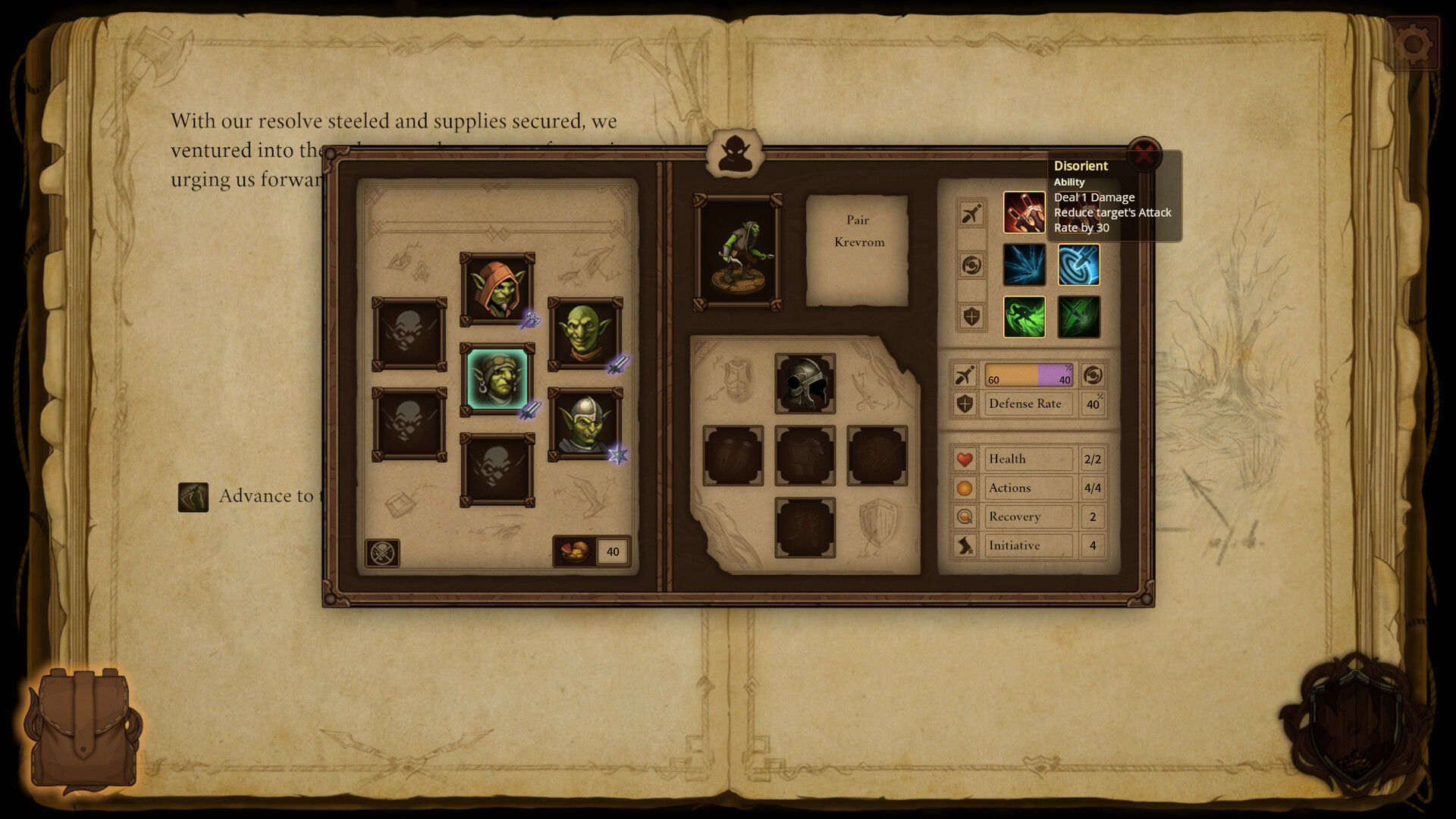Expand the sword attack ability category
Image resolution: width=1456 pixels, height=819 pixels.
coord(971,212)
